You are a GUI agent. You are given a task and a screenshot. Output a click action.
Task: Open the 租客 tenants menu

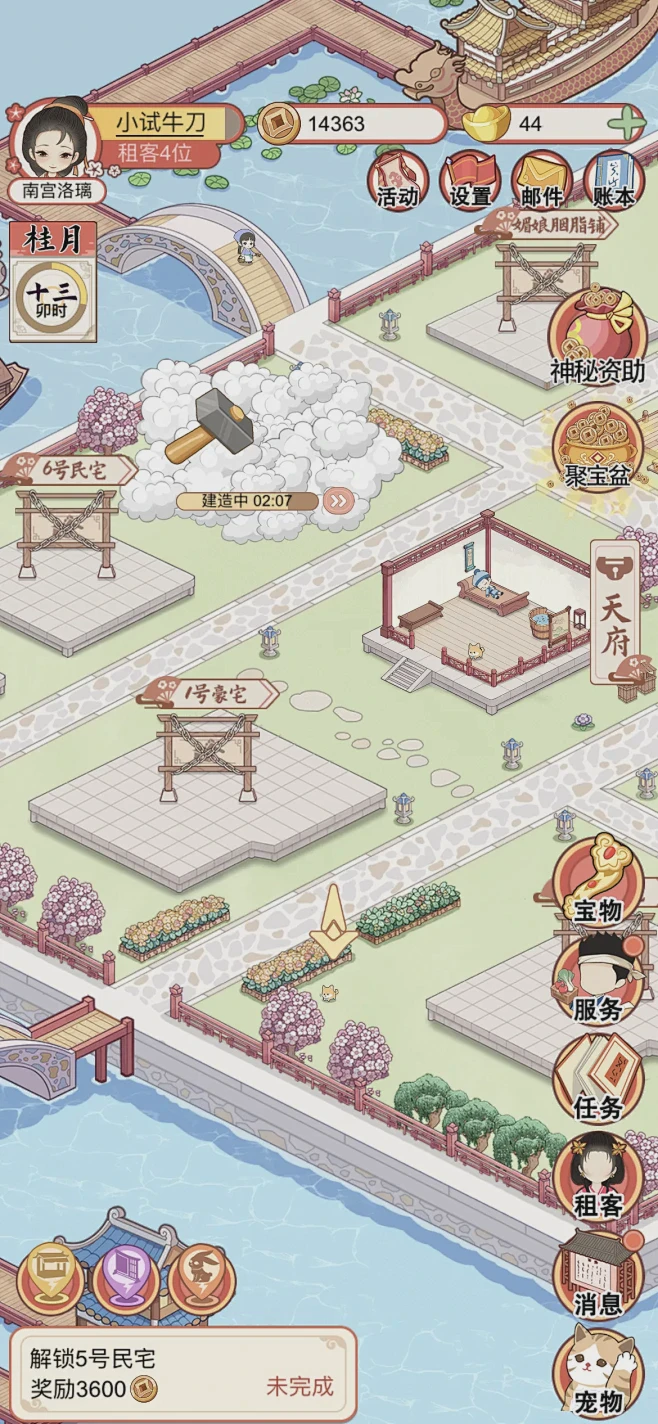[598, 1177]
